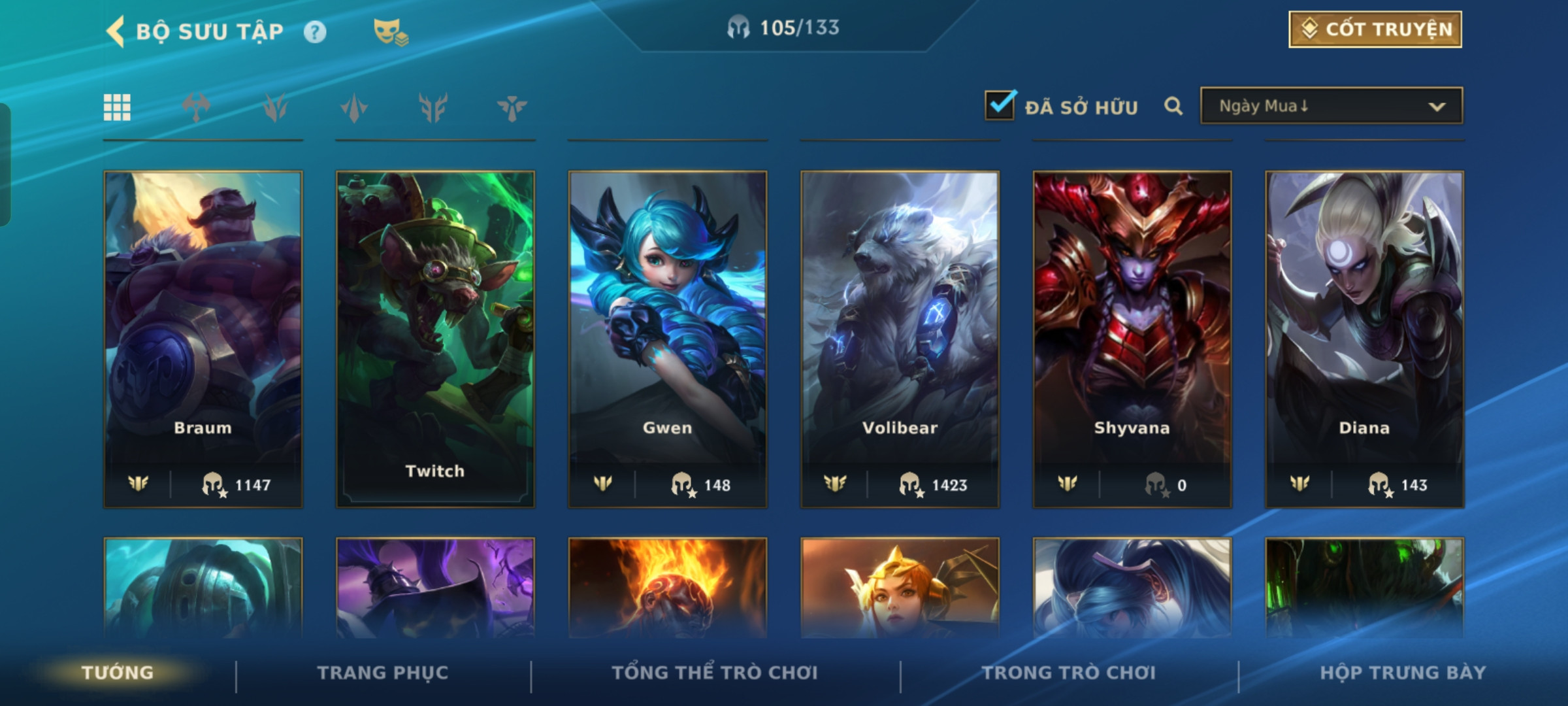The width and height of the screenshot is (1568, 706).
Task: Open the Tổng Thể Trò Chơi tab
Action: [715, 673]
